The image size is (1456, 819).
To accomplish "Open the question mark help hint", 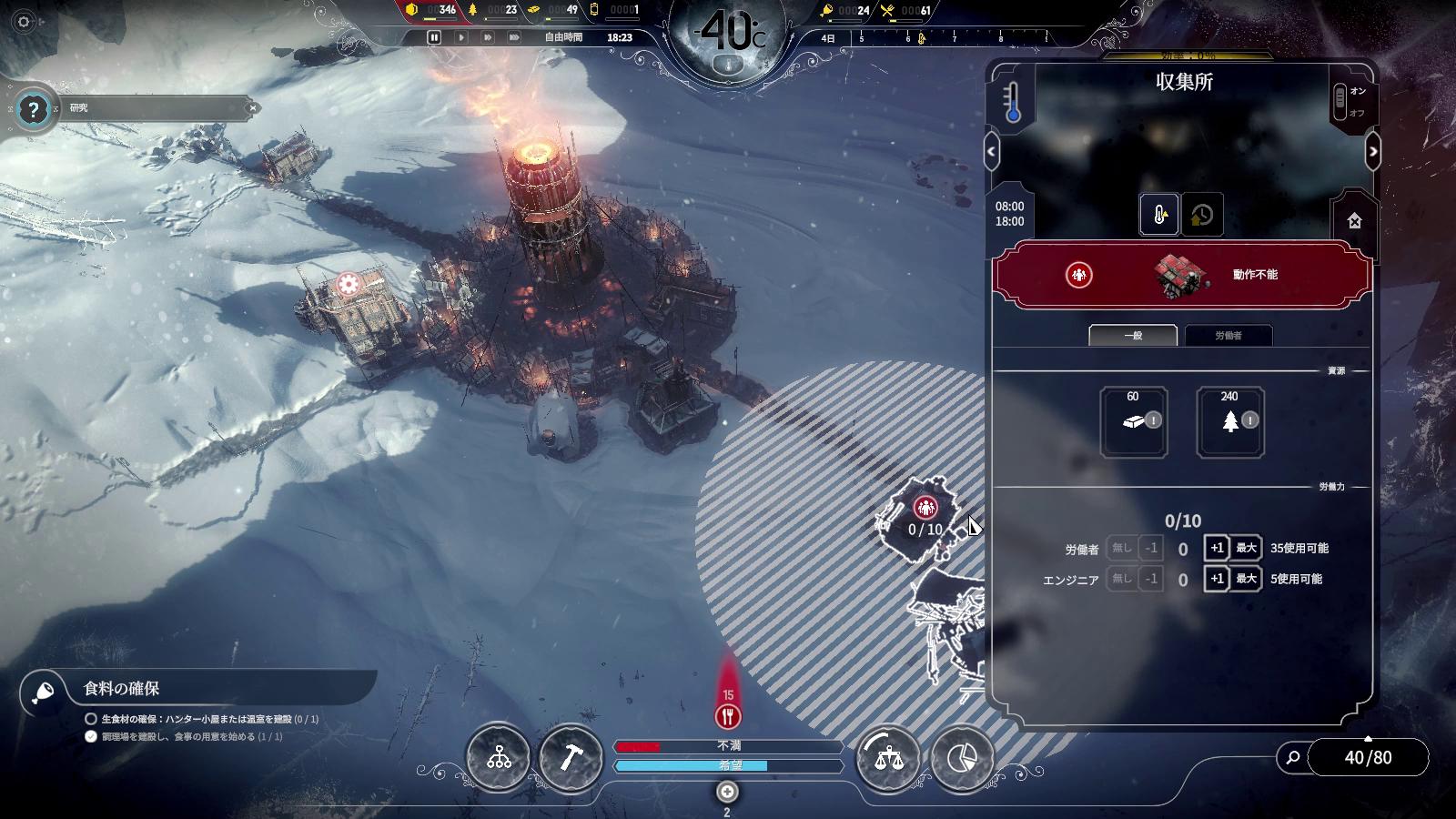I will click(34, 110).
